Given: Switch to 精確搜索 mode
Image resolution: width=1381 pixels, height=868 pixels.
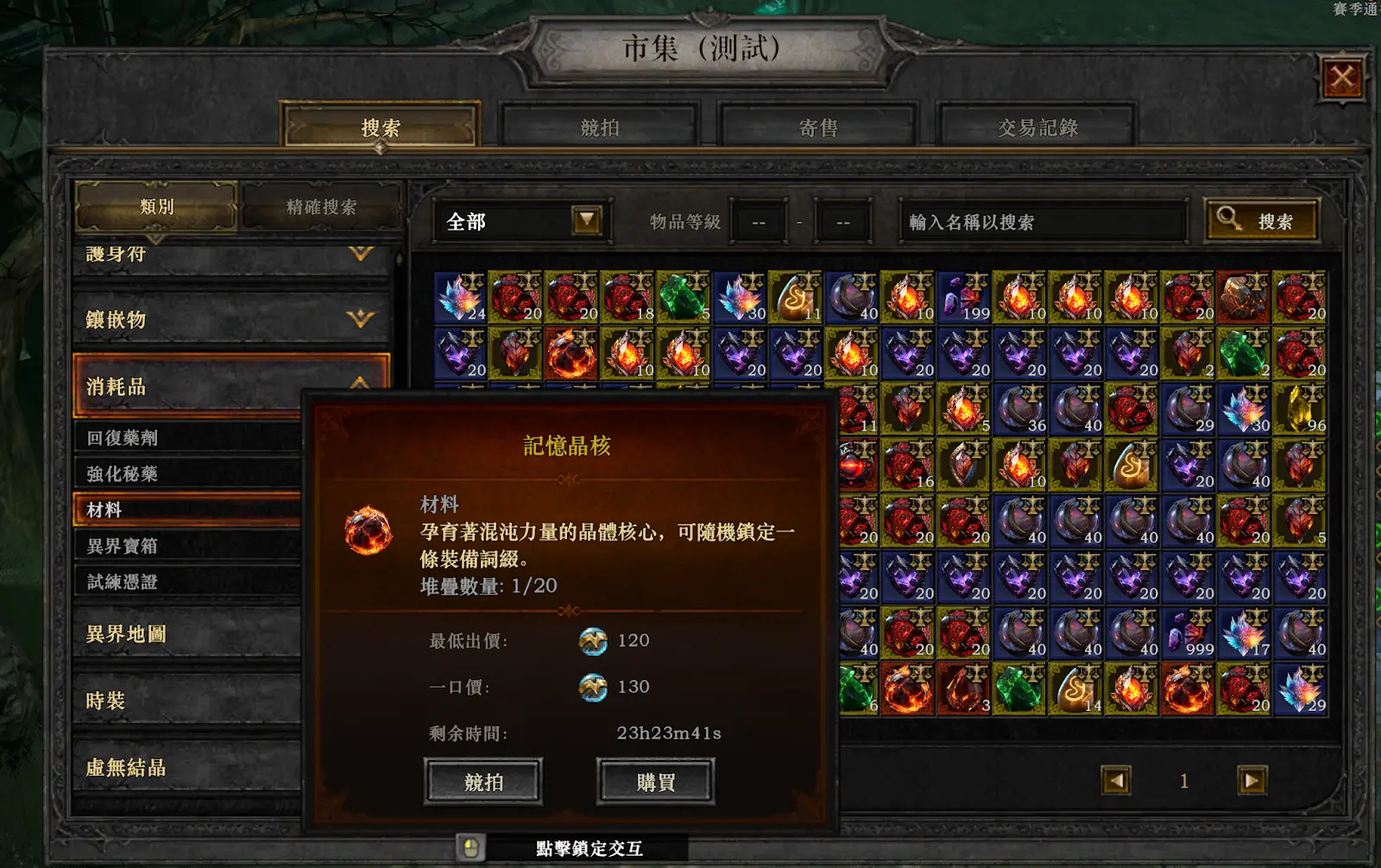Looking at the screenshot, I should [x=321, y=207].
